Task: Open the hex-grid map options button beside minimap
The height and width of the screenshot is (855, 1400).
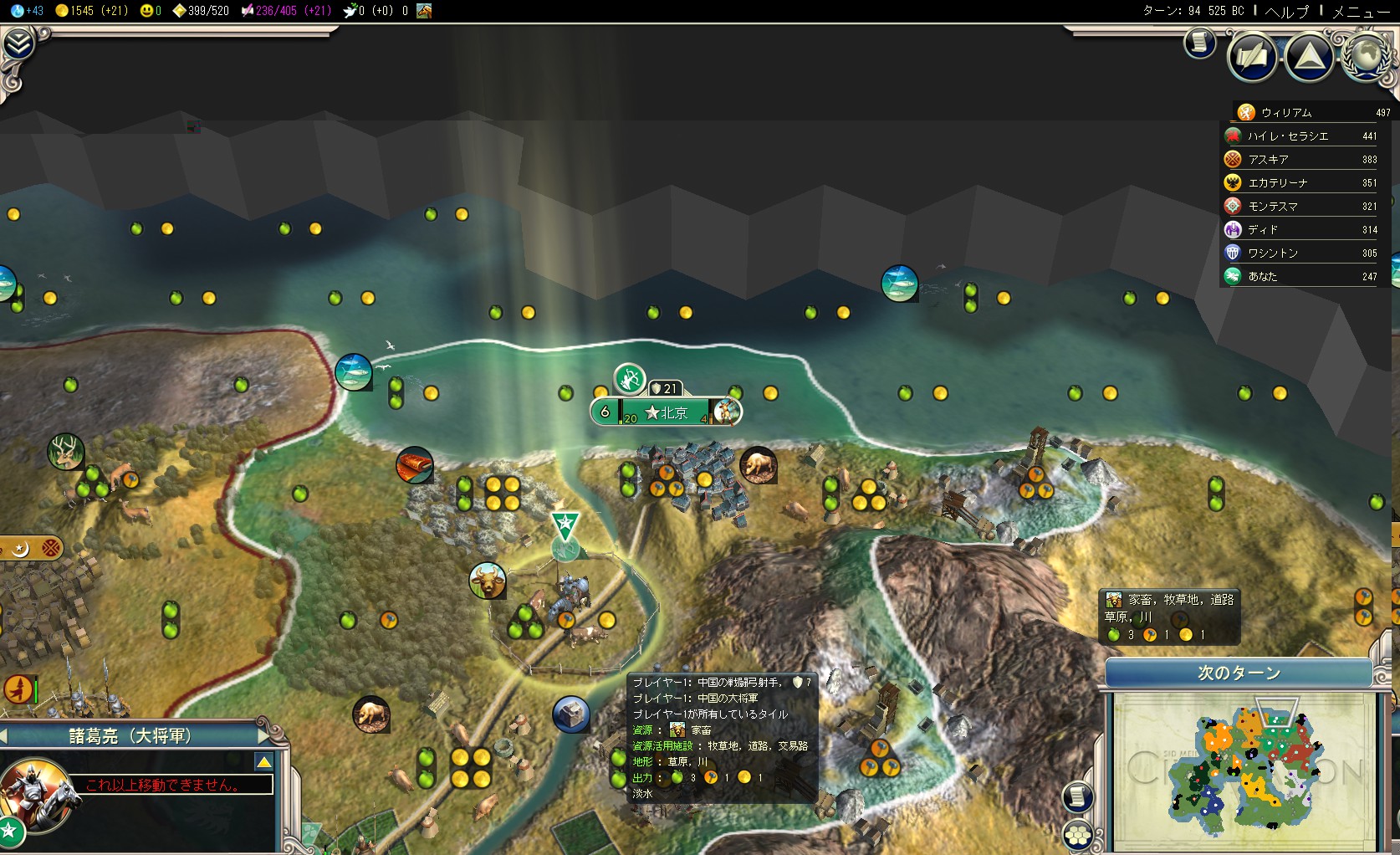Action: (1078, 835)
